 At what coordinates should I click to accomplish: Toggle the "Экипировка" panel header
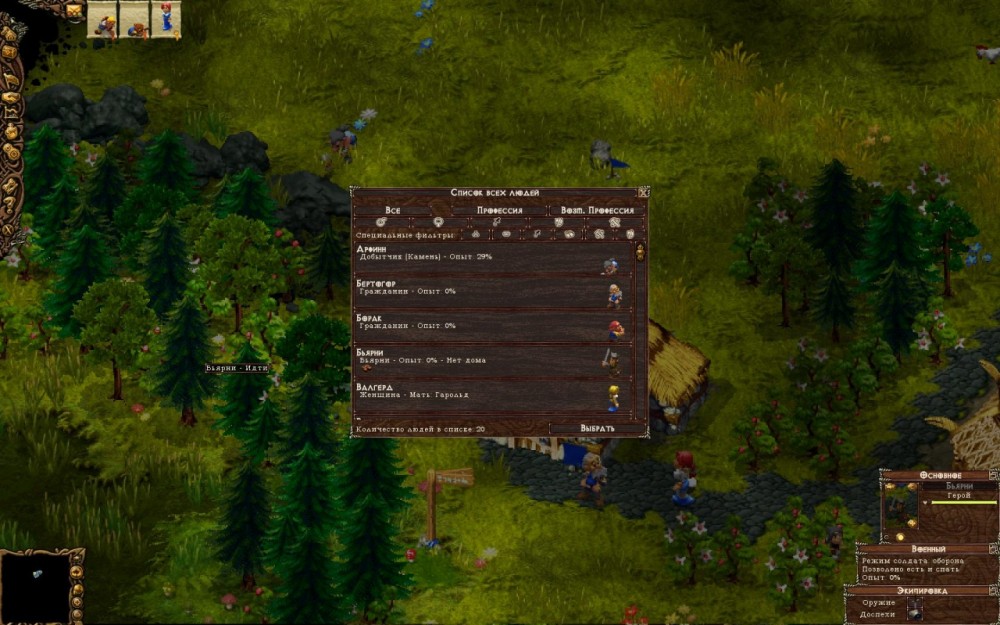928,590
